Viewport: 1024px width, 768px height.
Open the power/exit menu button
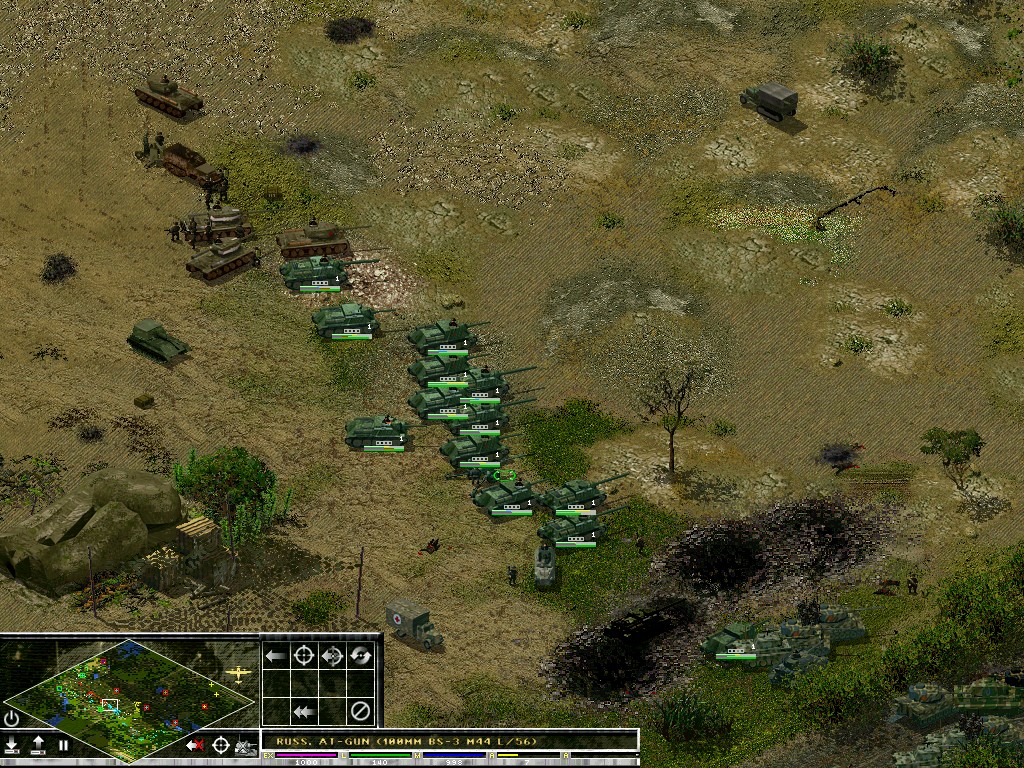point(12,718)
